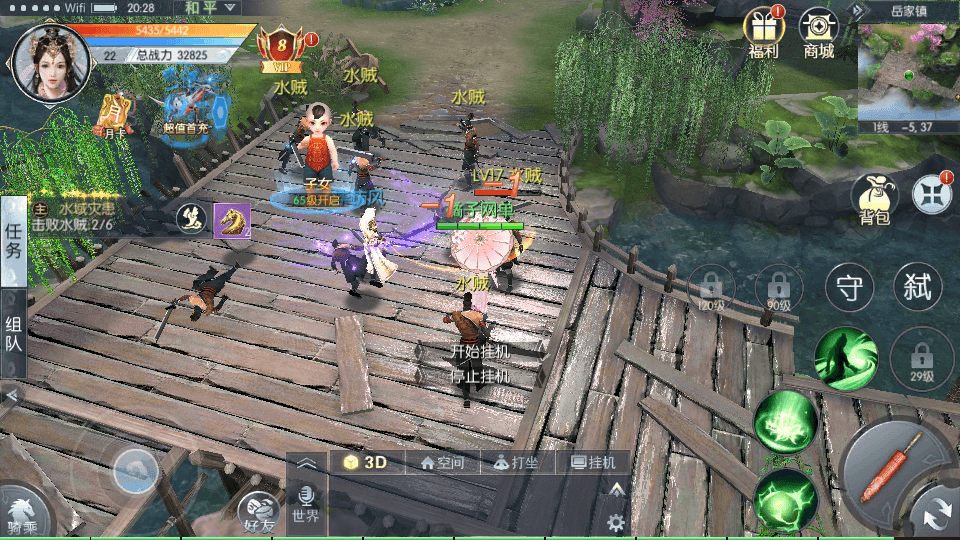This screenshot has width=960, height=540.
Task: Open the 世界 world chat channel
Action: 306,506
